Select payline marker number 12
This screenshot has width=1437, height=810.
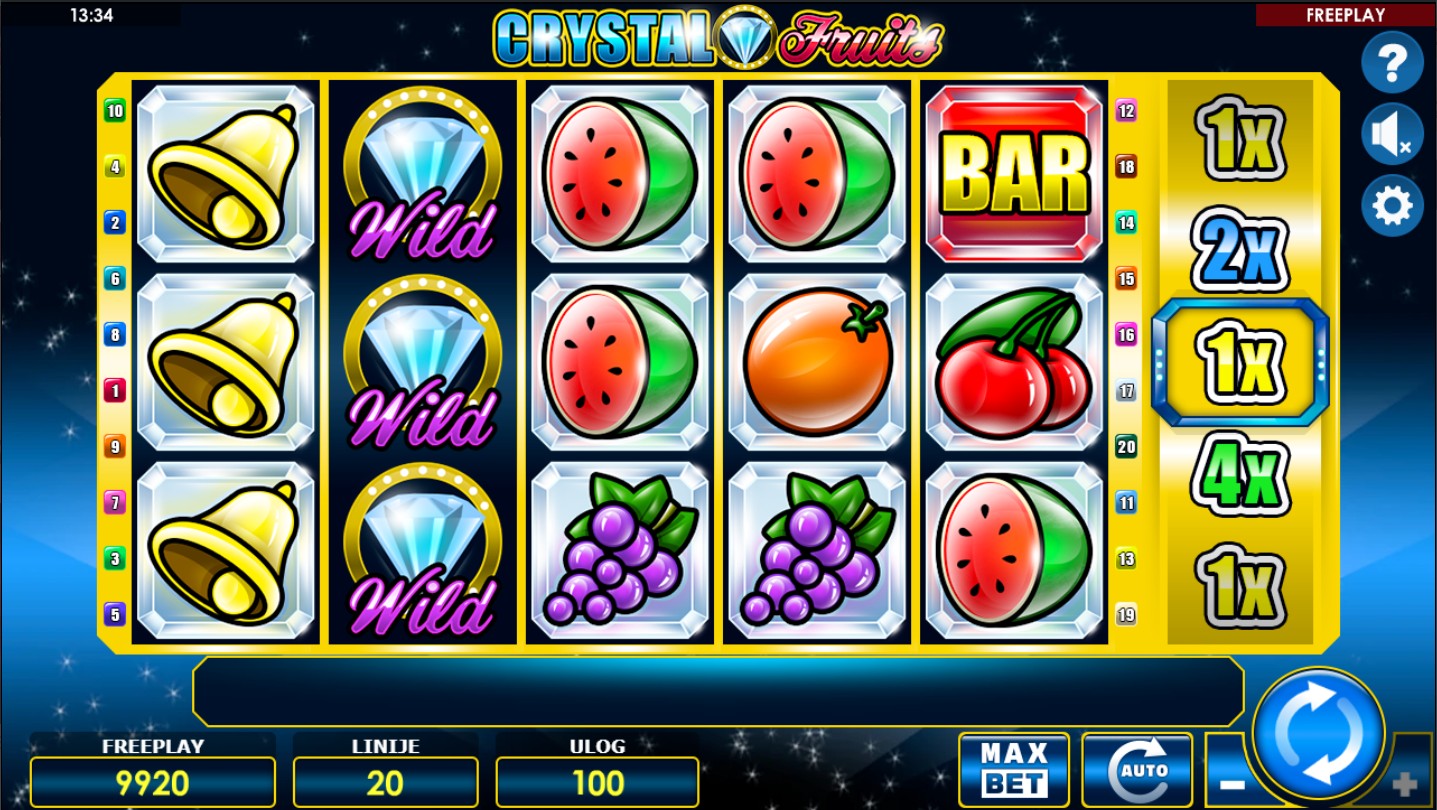1127,111
